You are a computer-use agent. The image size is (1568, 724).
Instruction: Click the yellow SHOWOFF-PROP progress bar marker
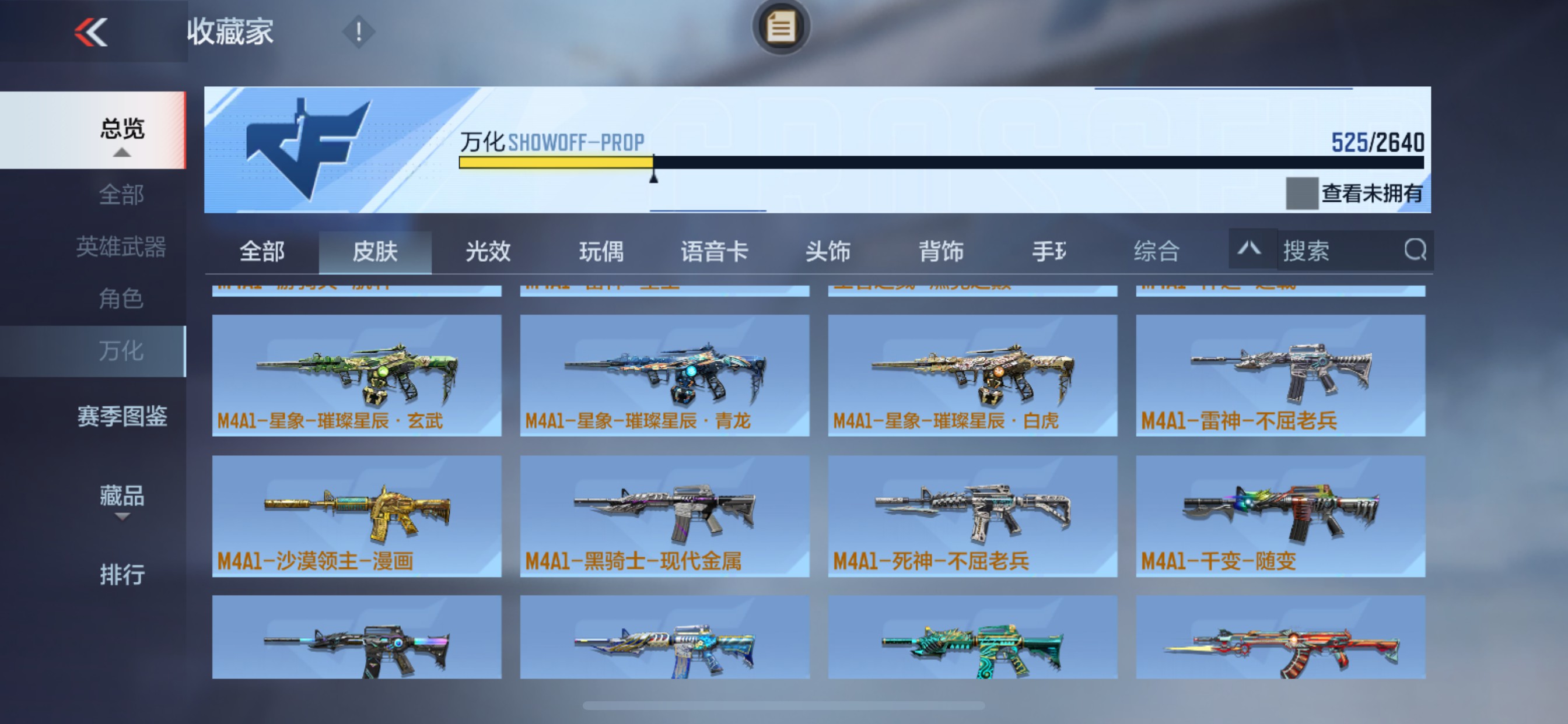(x=653, y=176)
